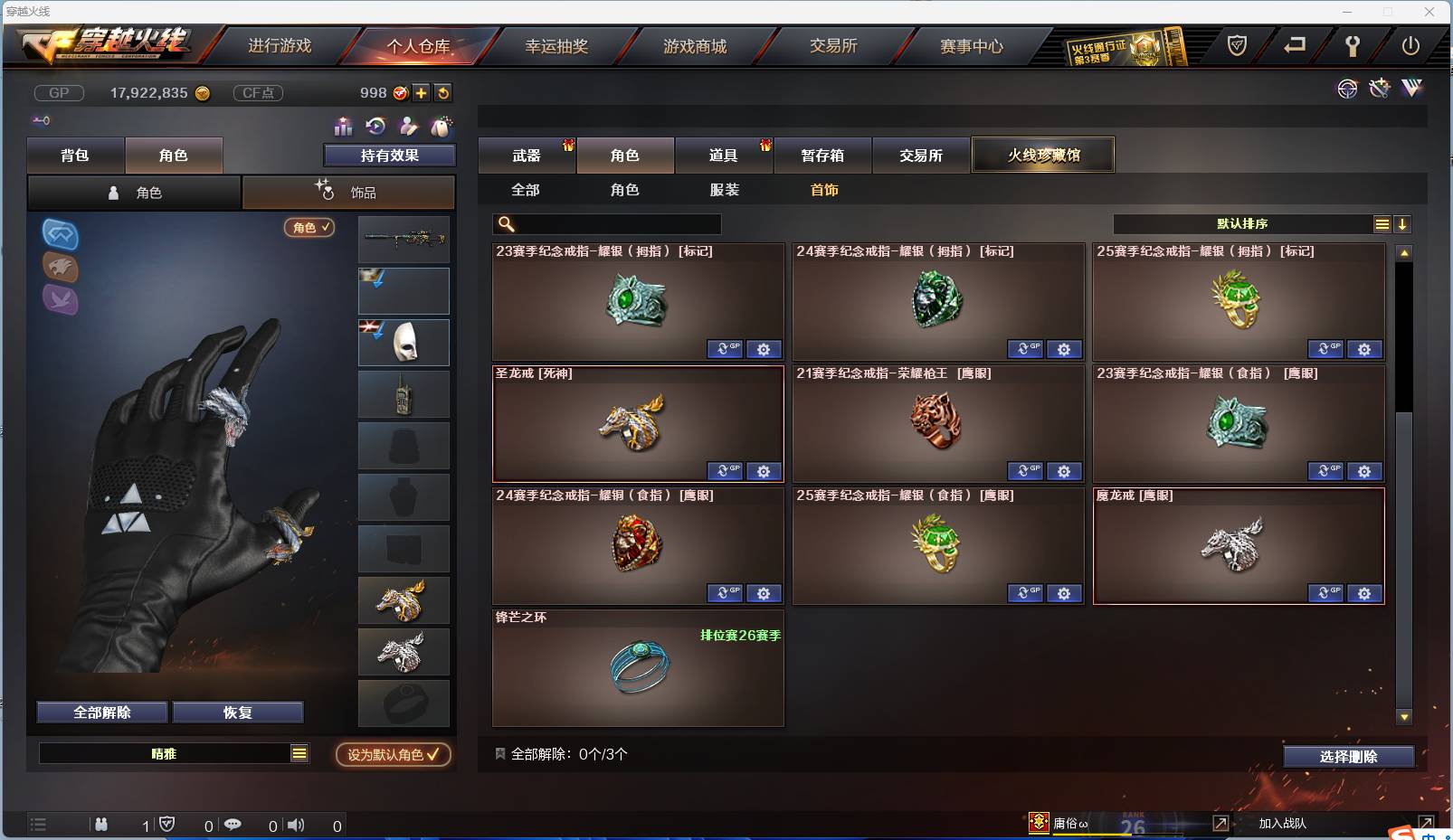
Task: Select the silver dragon ring thumbnail in equip list
Action: tap(404, 651)
